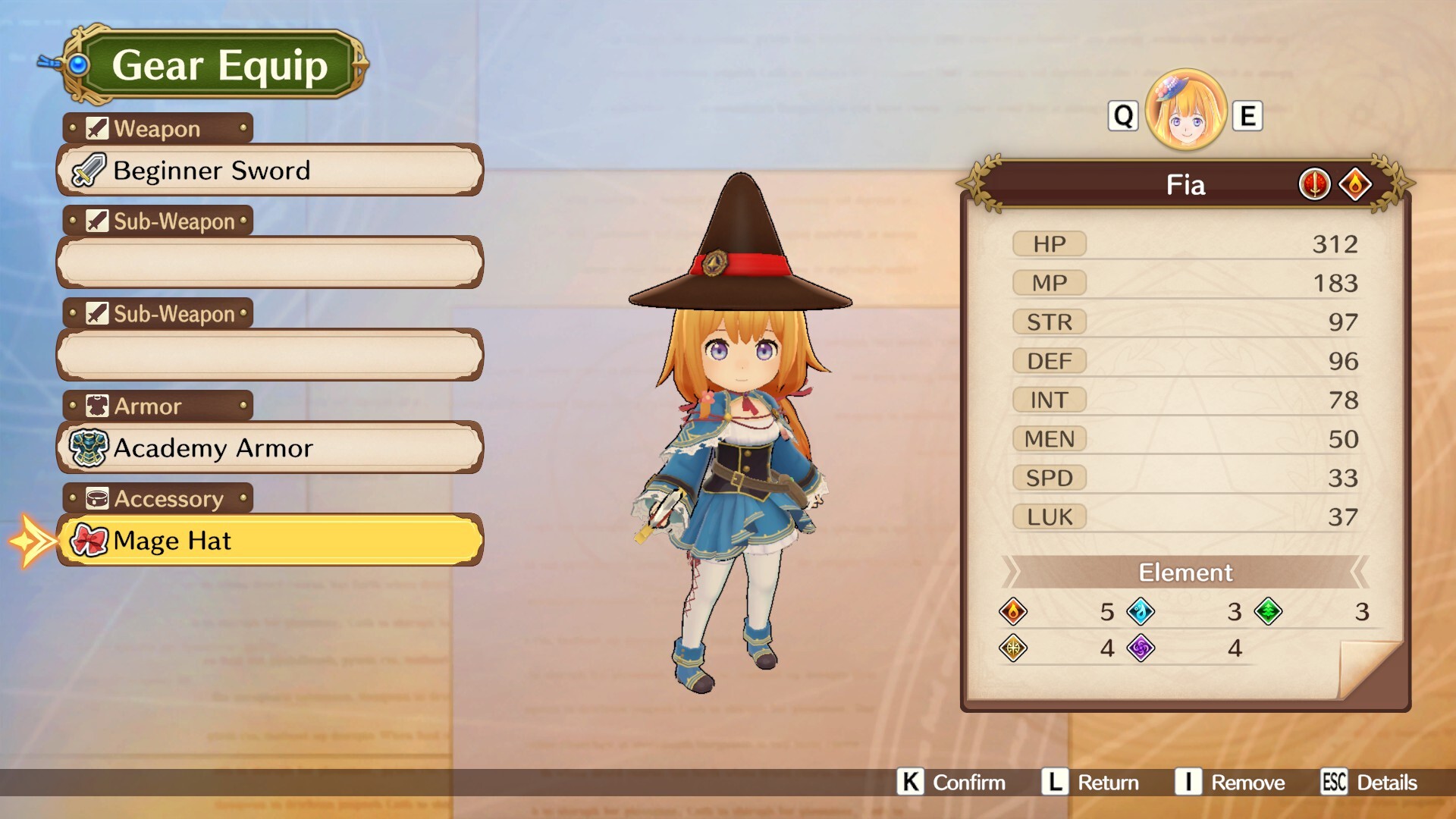
Task: Click the red bow icon beside Mage Hat
Action: pos(89,541)
